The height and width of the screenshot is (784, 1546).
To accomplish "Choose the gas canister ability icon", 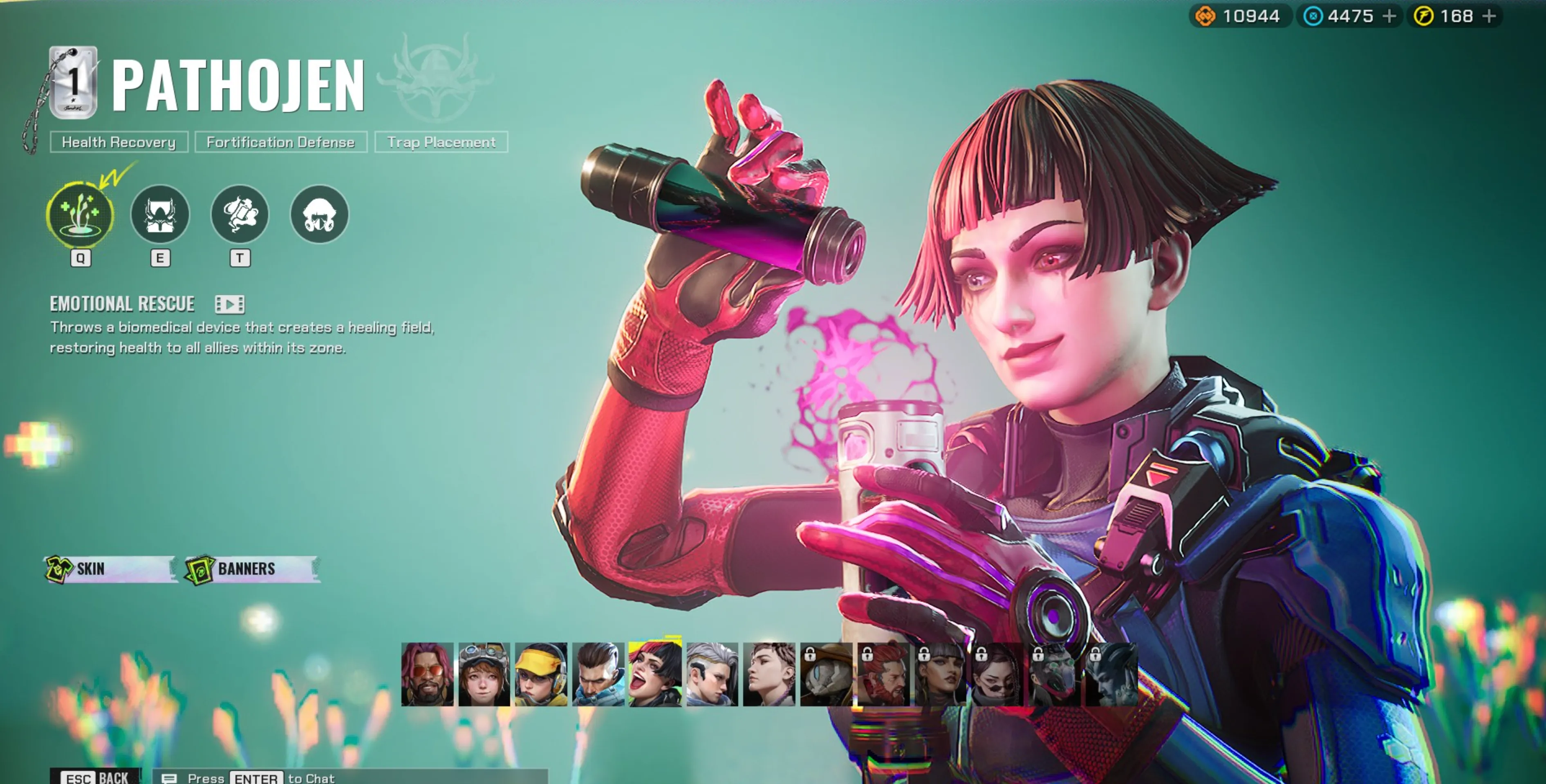I will (240, 214).
